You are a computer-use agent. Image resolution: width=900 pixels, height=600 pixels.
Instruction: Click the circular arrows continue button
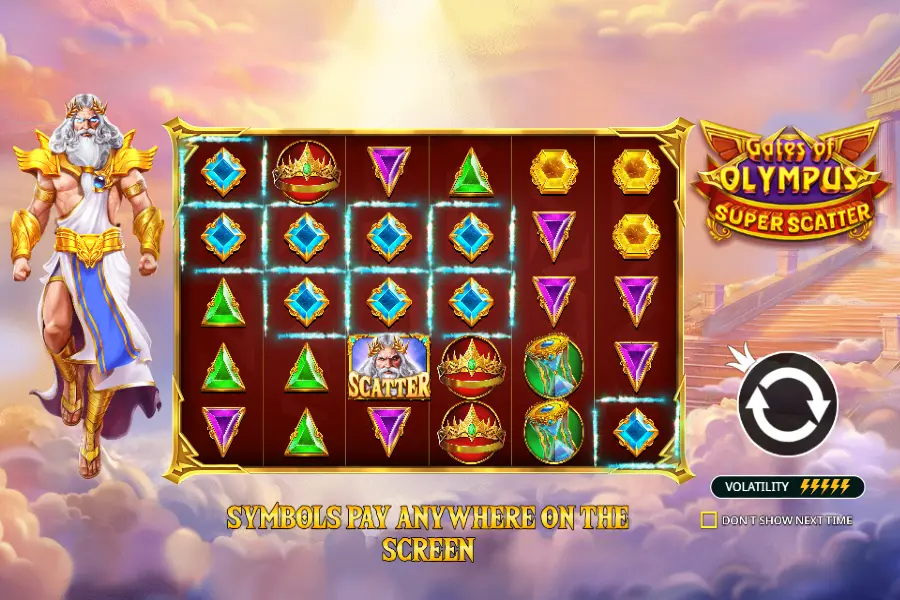tap(786, 404)
